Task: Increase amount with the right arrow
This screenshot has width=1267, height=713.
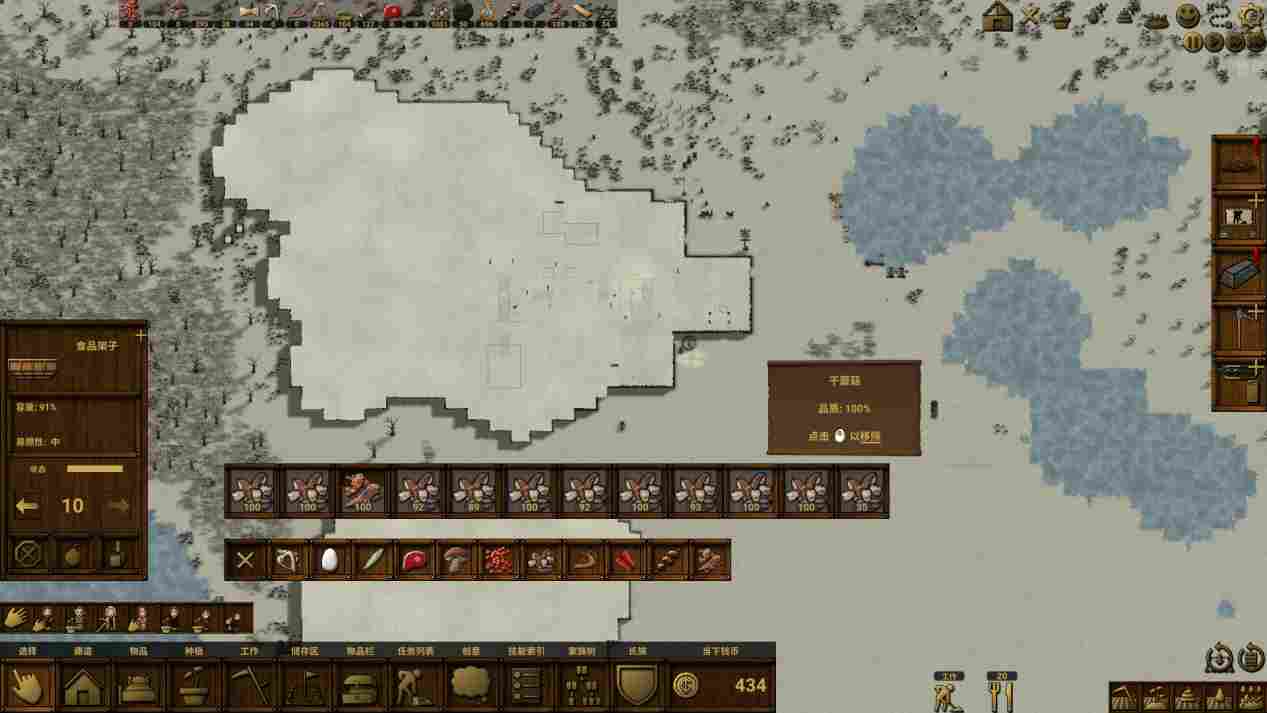Action: coord(118,506)
